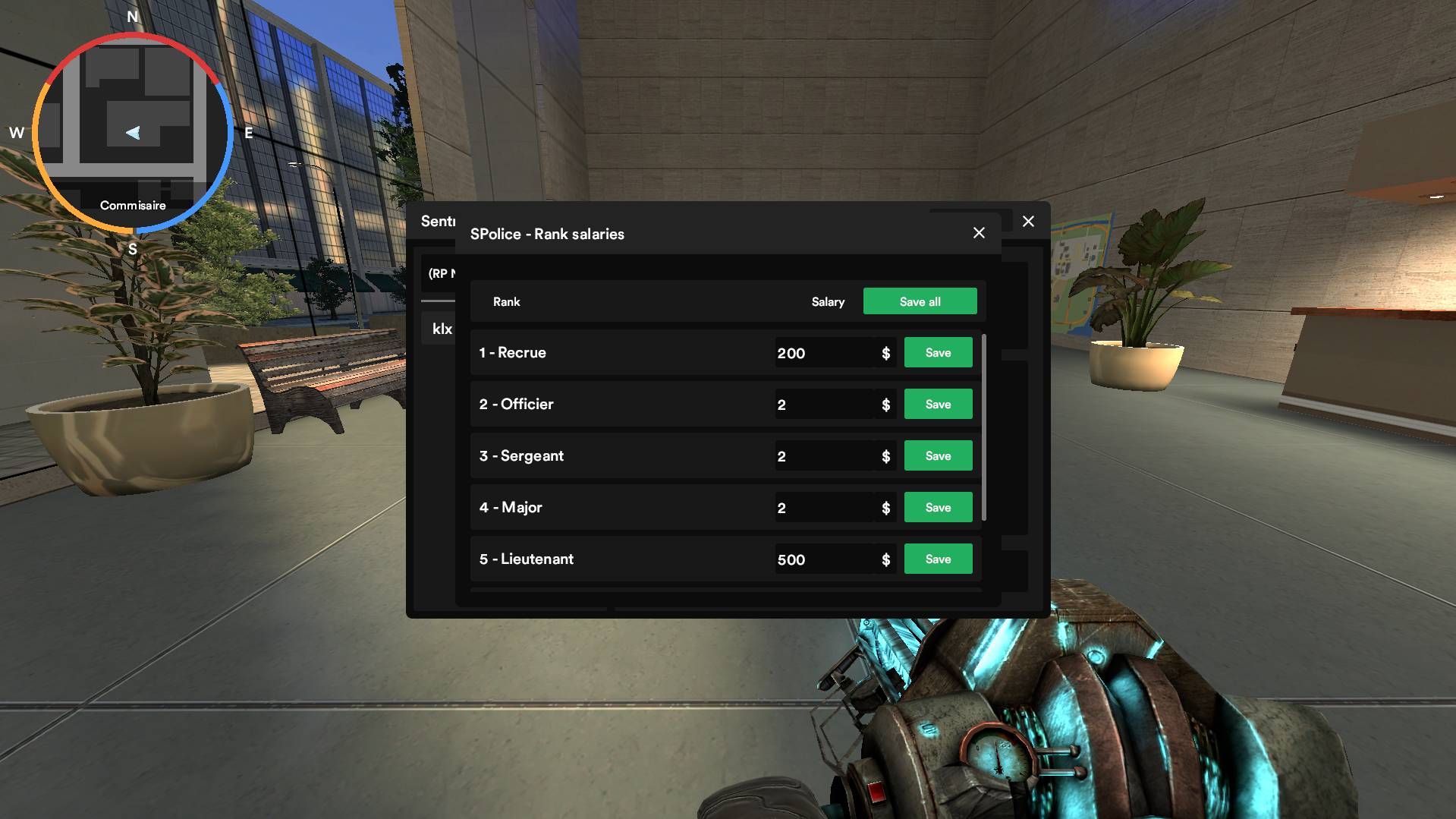Save the Officier rank salary
The image size is (1456, 819).
coord(938,405)
